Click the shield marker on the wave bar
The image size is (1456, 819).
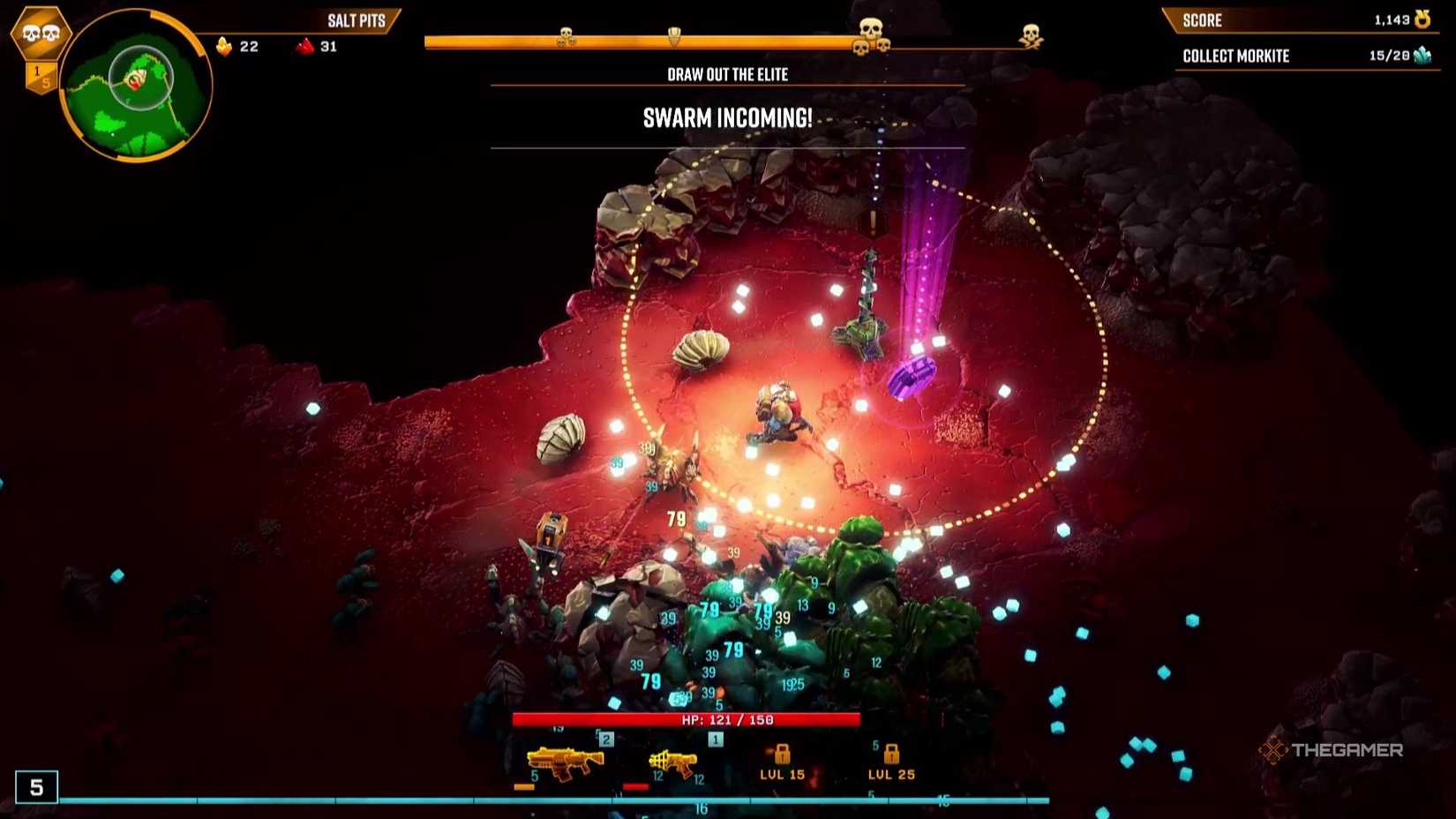tap(674, 37)
